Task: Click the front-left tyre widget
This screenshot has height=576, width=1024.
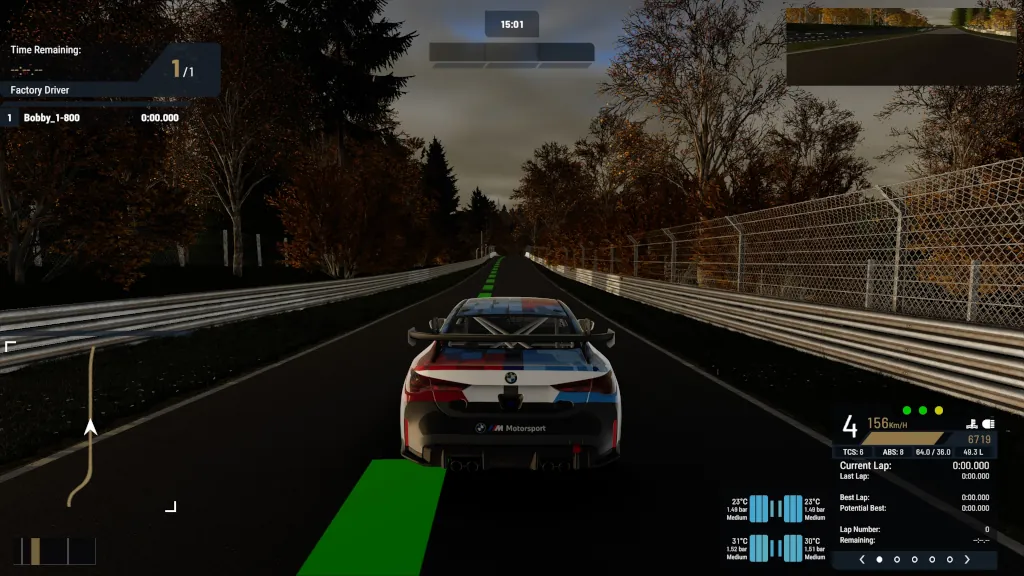Action: (x=759, y=509)
